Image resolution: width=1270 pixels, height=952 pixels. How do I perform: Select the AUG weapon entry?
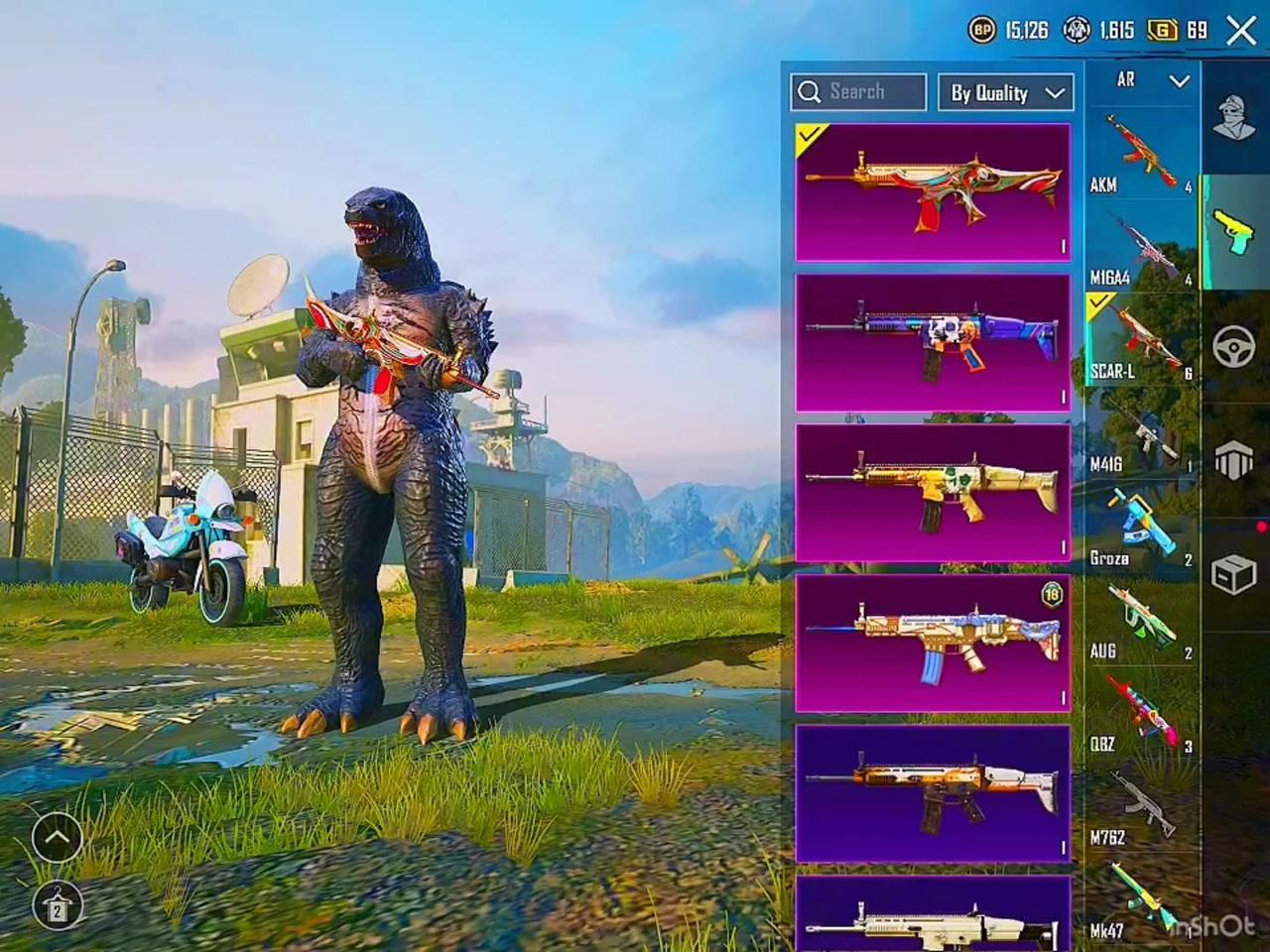[1139, 620]
